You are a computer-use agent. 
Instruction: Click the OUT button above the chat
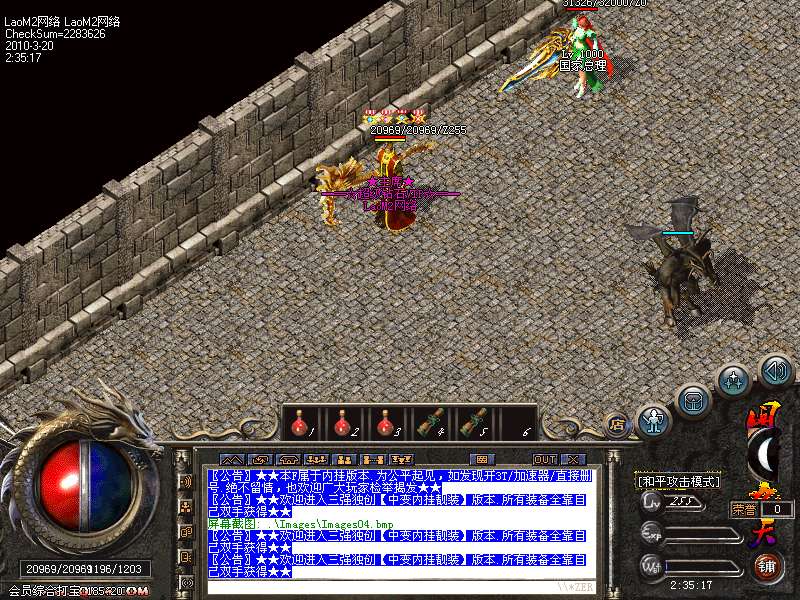pyautogui.click(x=544, y=459)
